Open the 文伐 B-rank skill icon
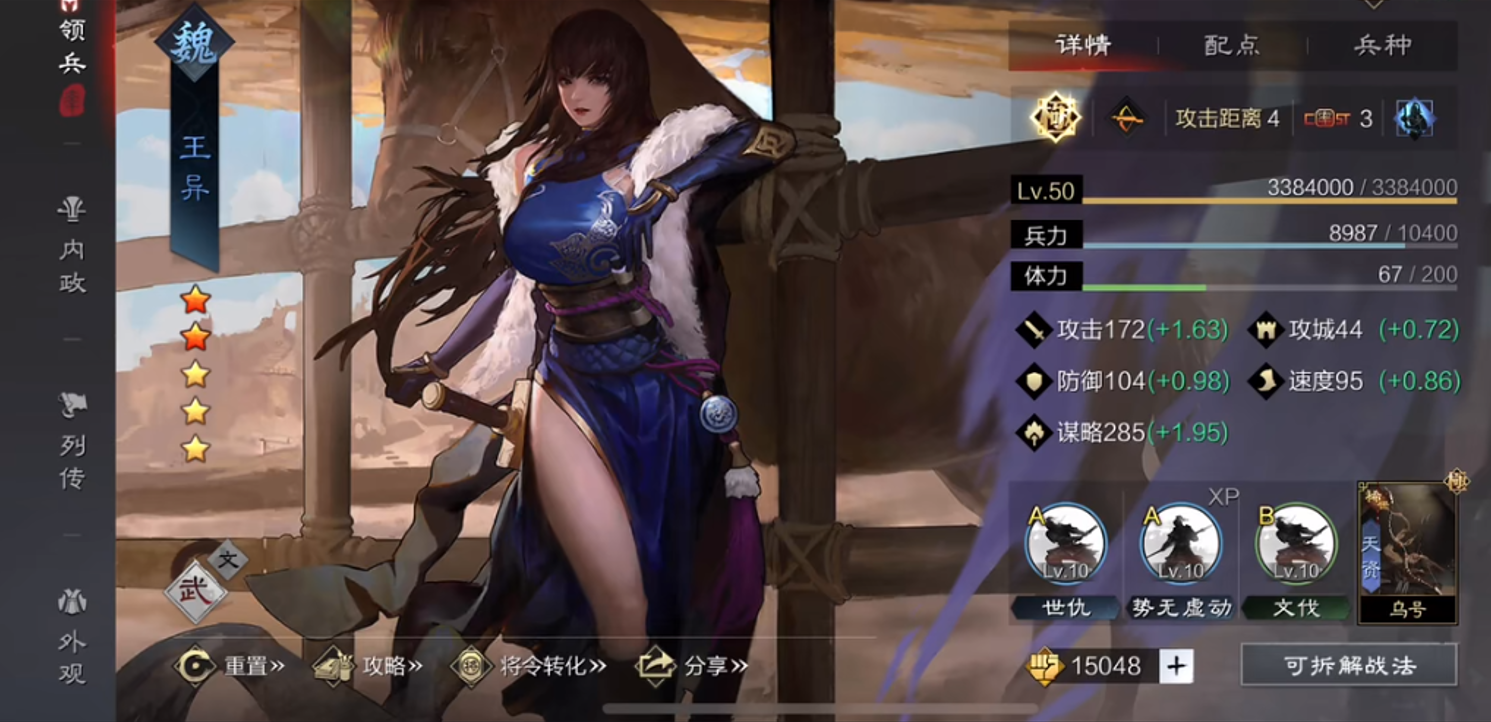1491x722 pixels. pyautogui.click(x=1296, y=543)
